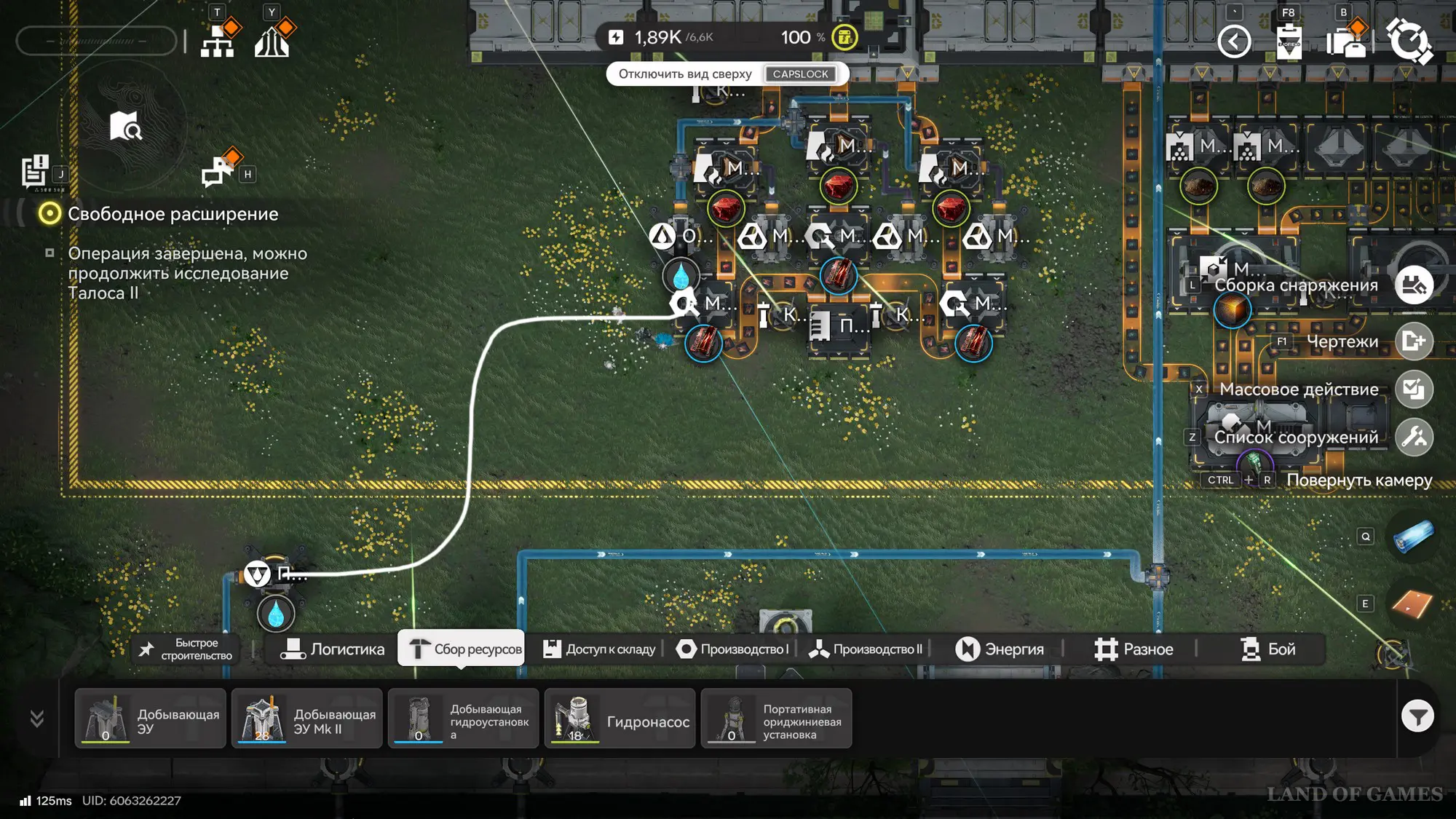Open the Доступ к складу category
The height and width of the screenshot is (819, 1456).
pos(599,649)
